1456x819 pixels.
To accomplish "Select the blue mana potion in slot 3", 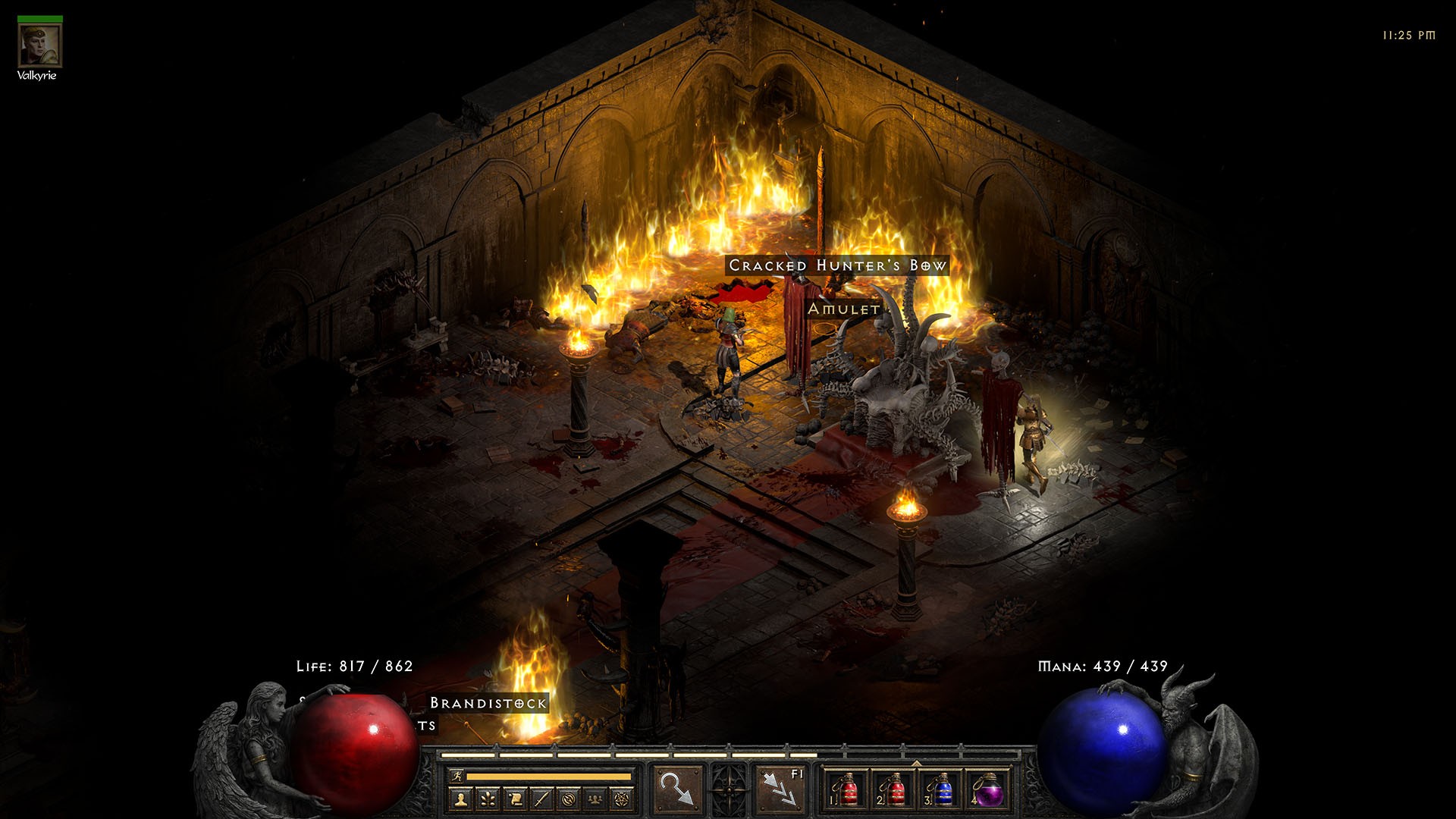I will 944,789.
